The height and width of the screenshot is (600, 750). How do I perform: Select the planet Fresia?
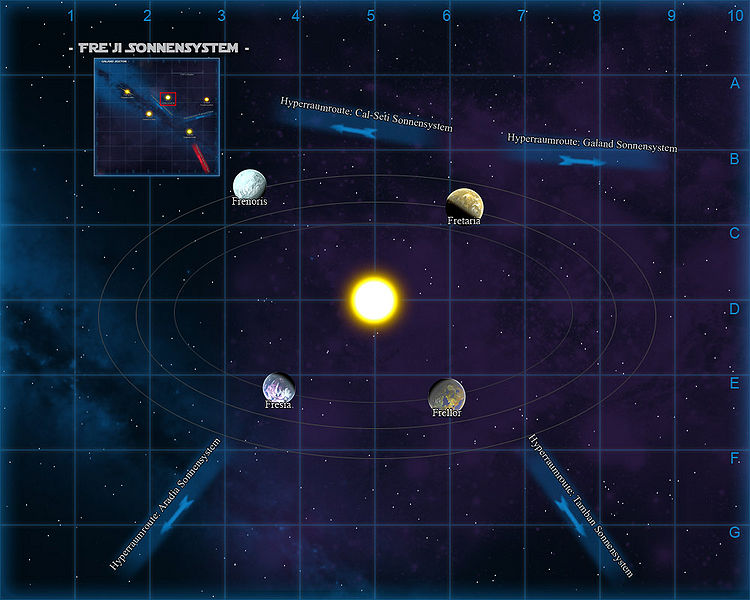click(x=277, y=388)
